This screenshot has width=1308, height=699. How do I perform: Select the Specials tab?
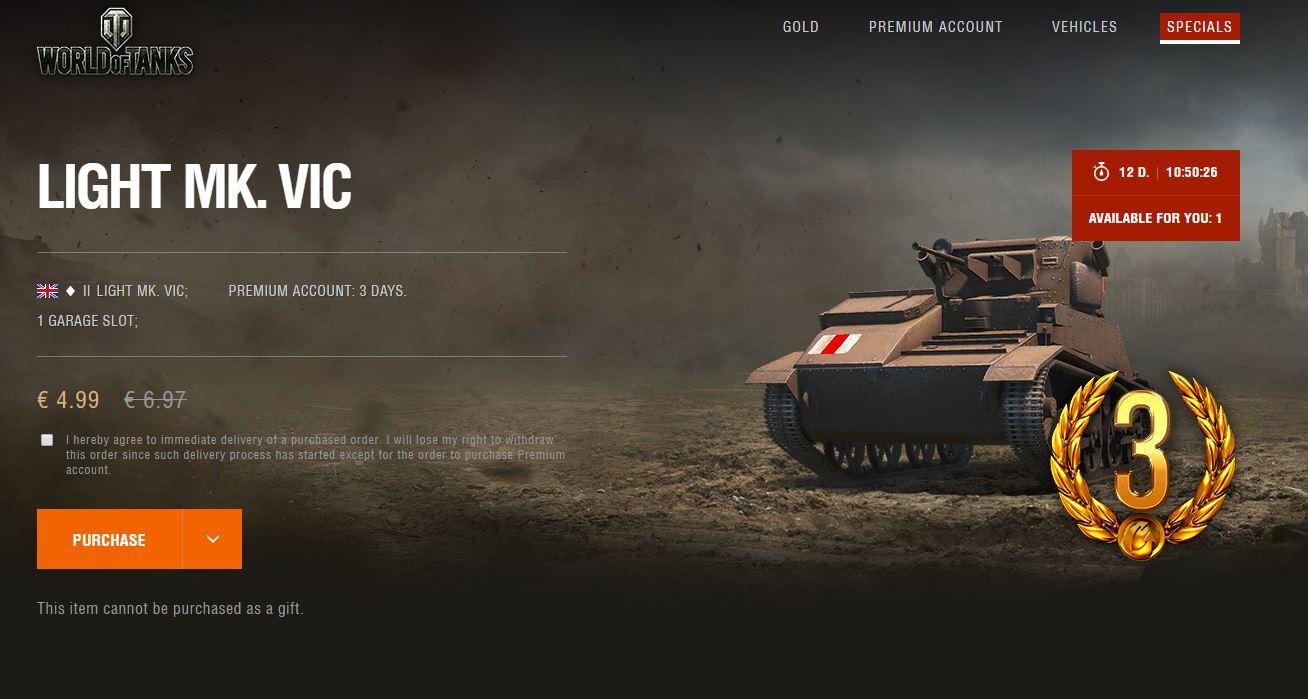point(1199,27)
